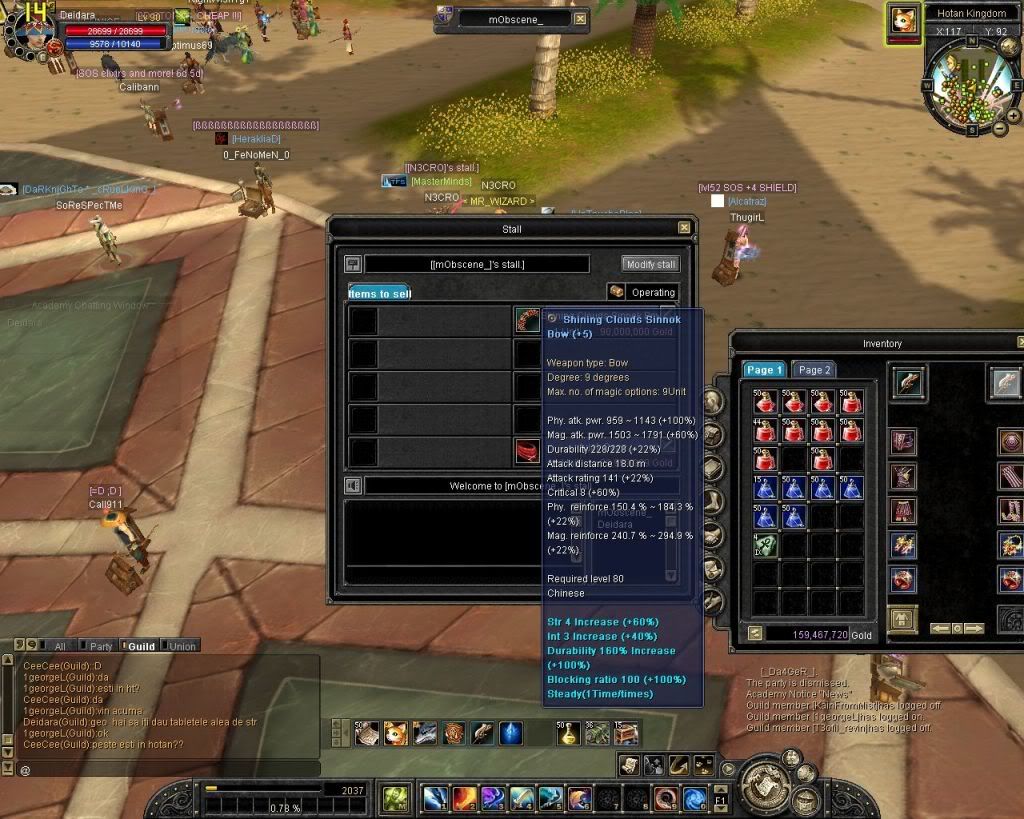The image size is (1024, 819).
Task: Select the Shining Clouds Sinnok Bow stall item
Action: pos(527,319)
